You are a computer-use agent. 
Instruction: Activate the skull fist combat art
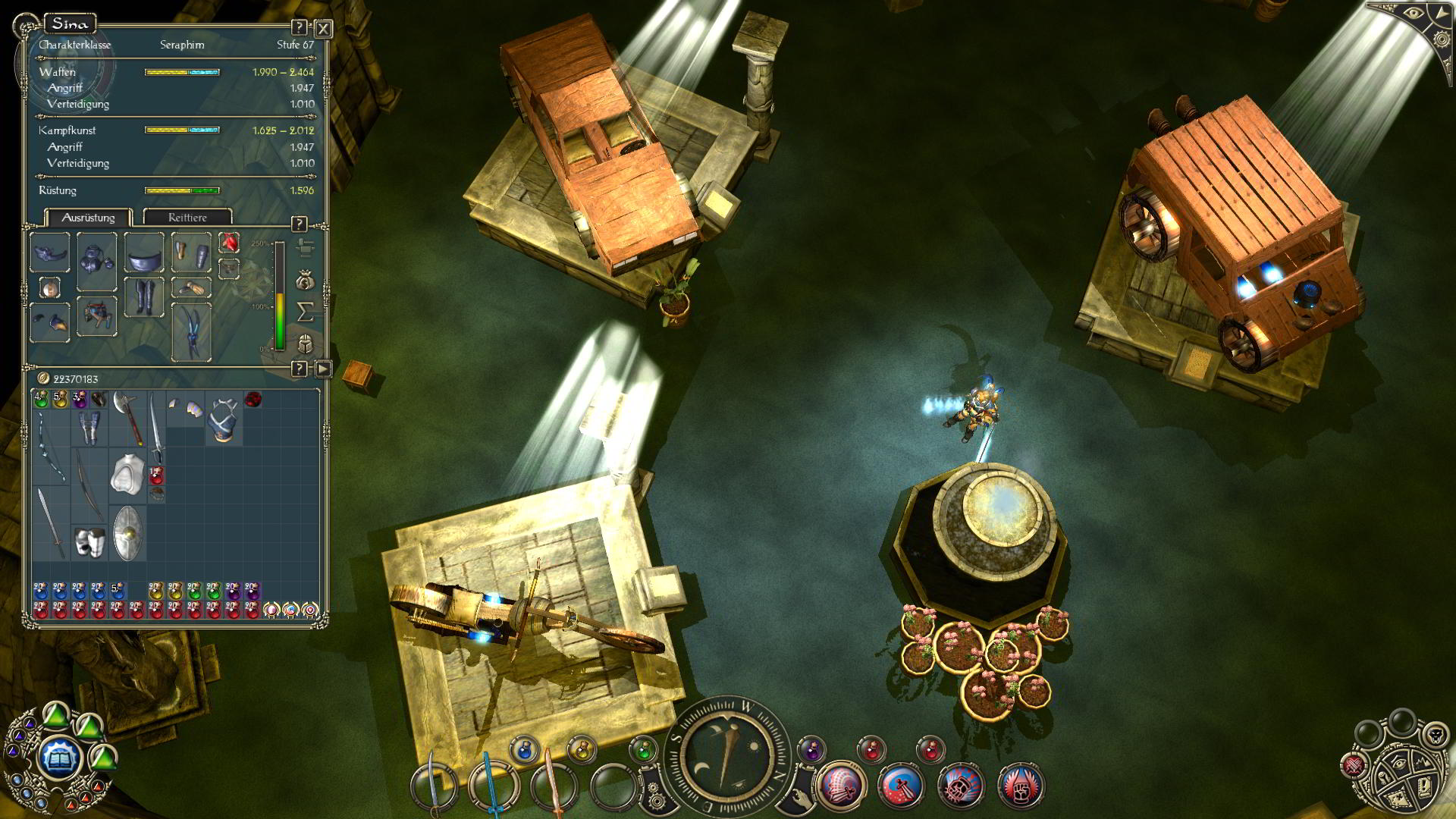pyautogui.click(x=961, y=786)
